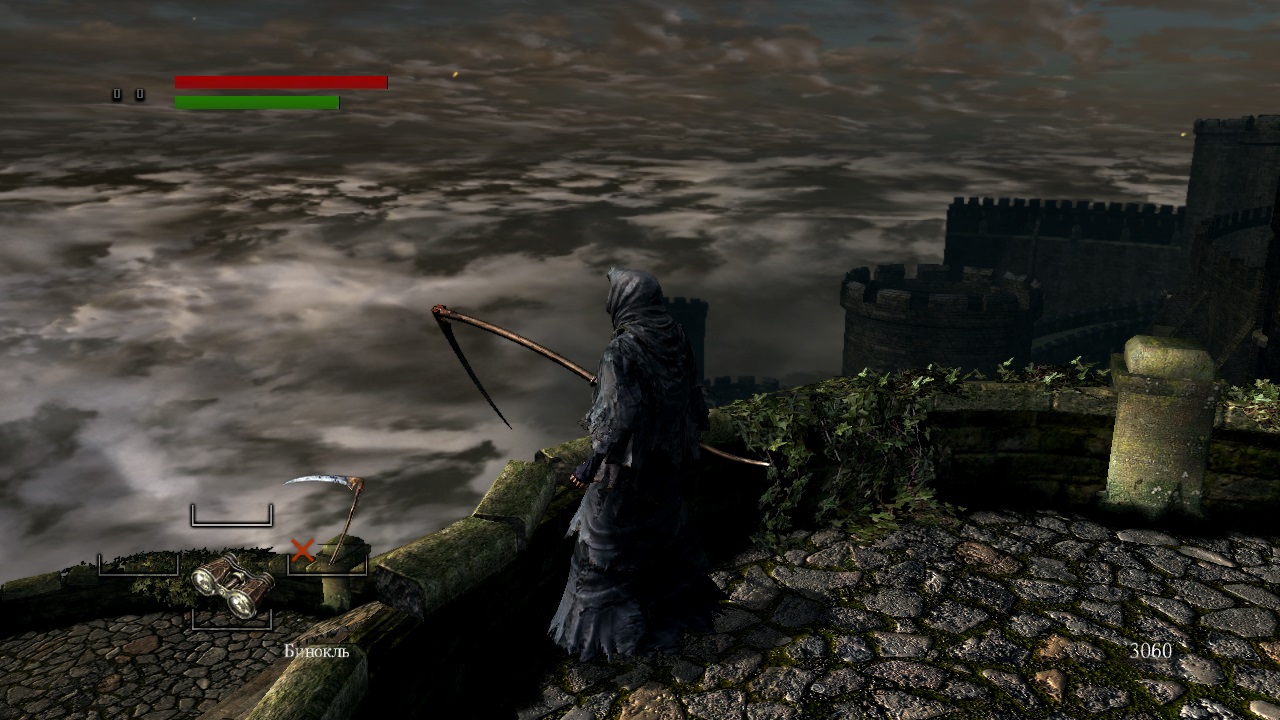Select the scythe weapon slot
This screenshot has width=1280, height=720.
[x=327, y=520]
